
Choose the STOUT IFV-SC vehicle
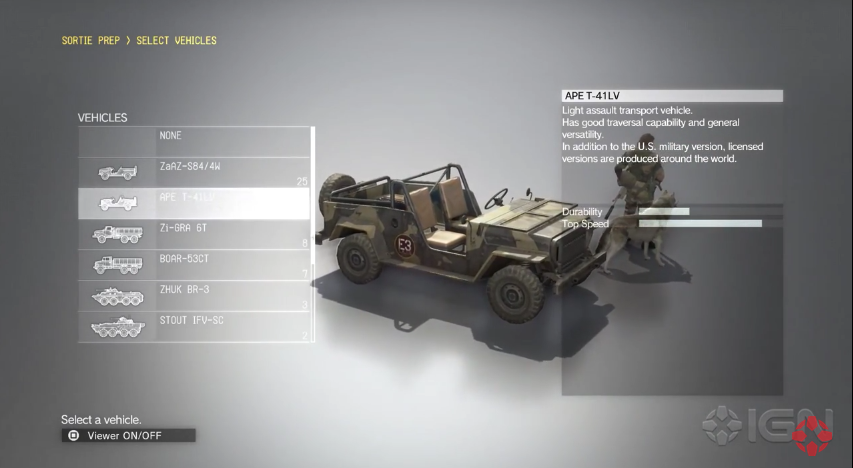click(195, 326)
